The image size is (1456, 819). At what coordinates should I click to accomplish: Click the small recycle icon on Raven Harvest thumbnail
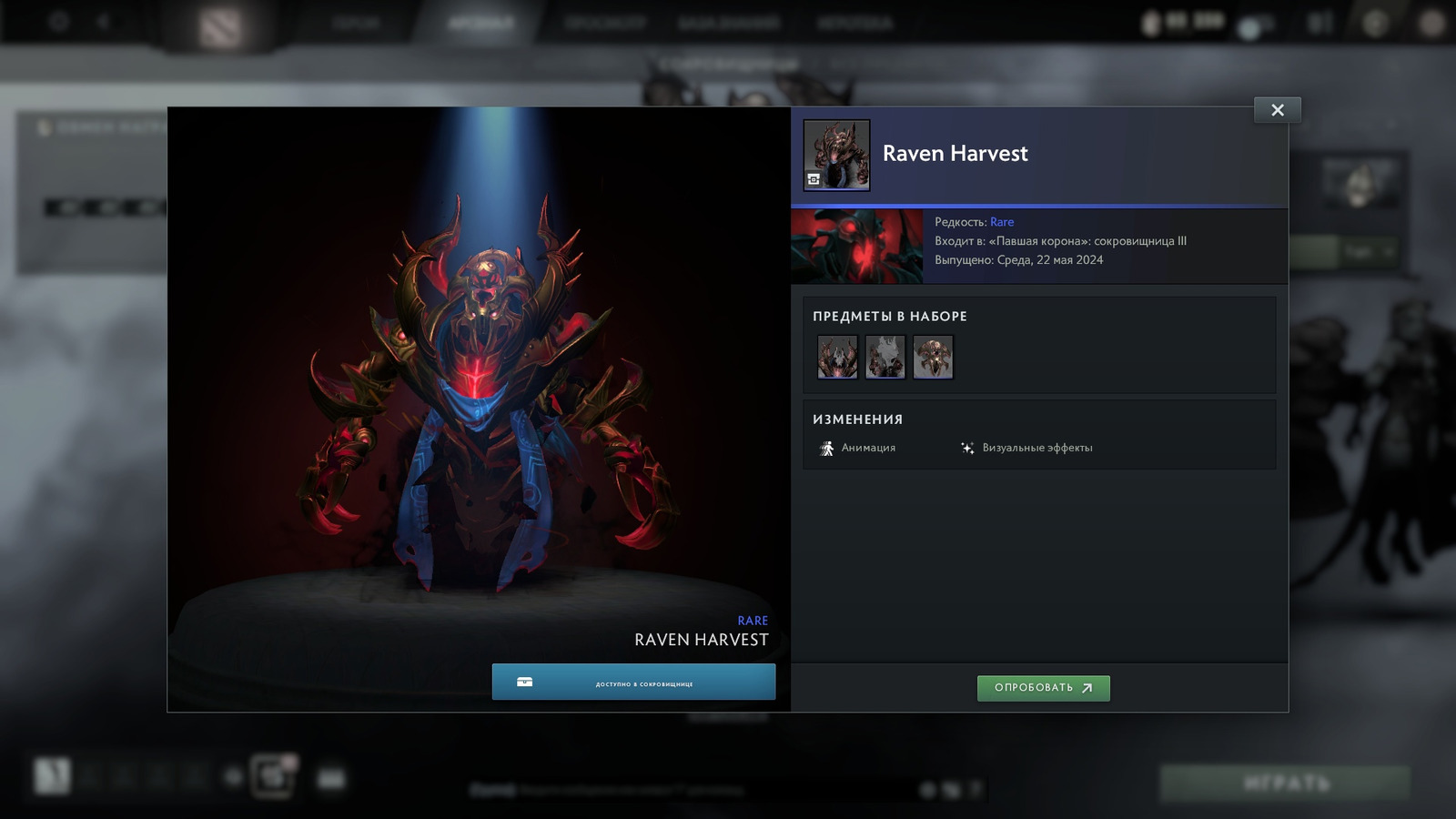coord(813,178)
